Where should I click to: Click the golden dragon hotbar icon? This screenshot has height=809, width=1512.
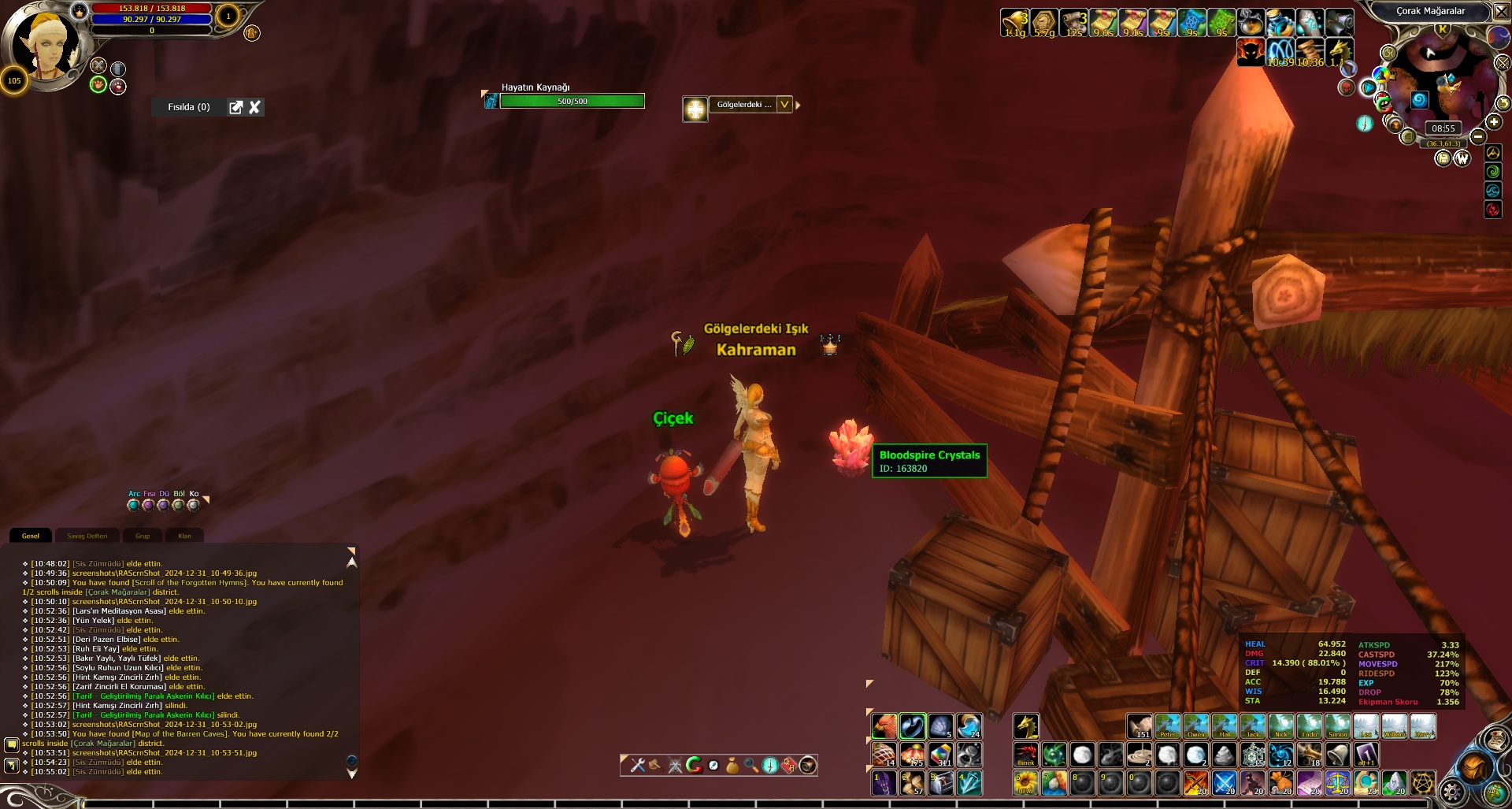pos(1025,726)
